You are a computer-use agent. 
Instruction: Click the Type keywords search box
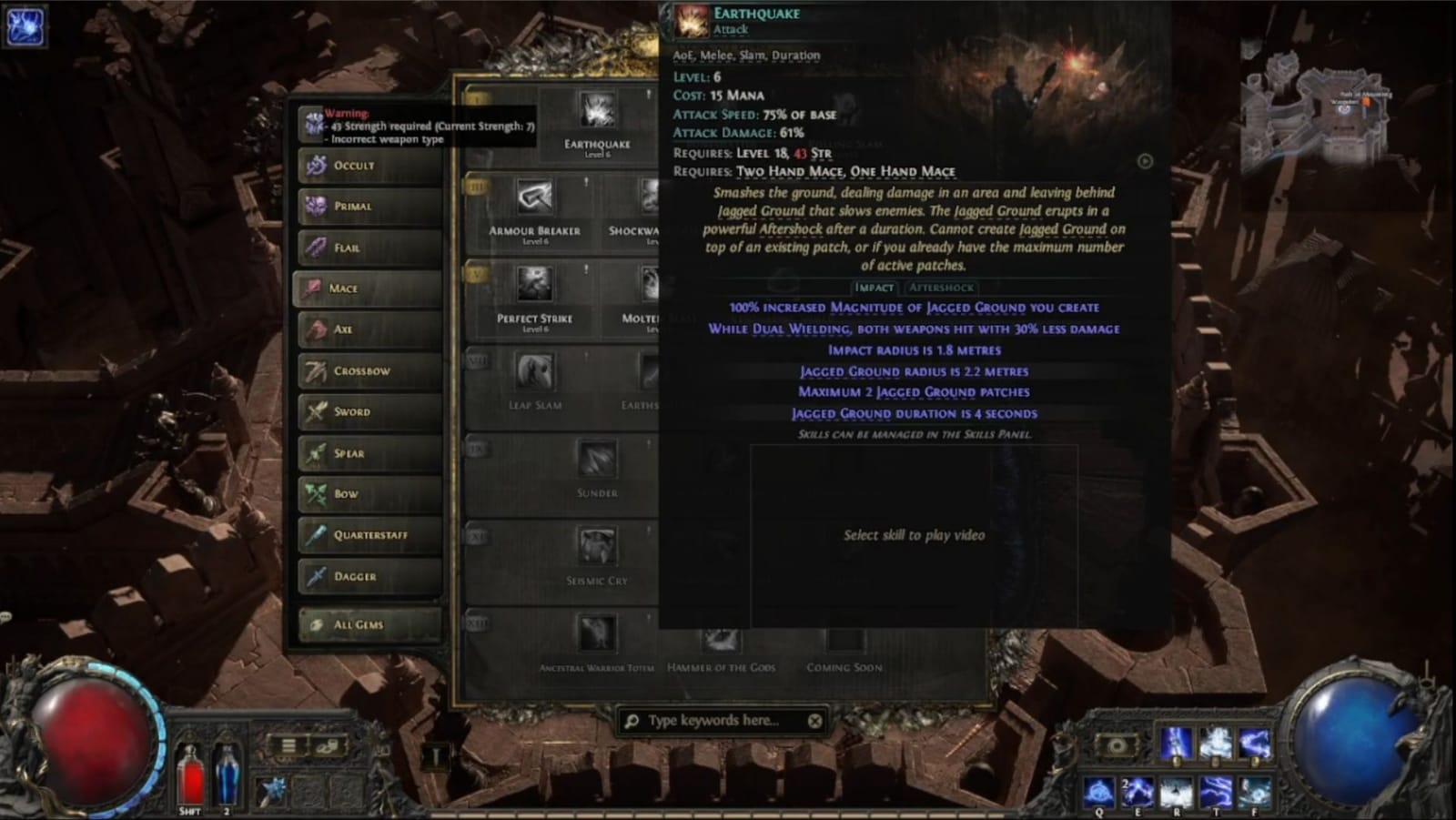(719, 720)
